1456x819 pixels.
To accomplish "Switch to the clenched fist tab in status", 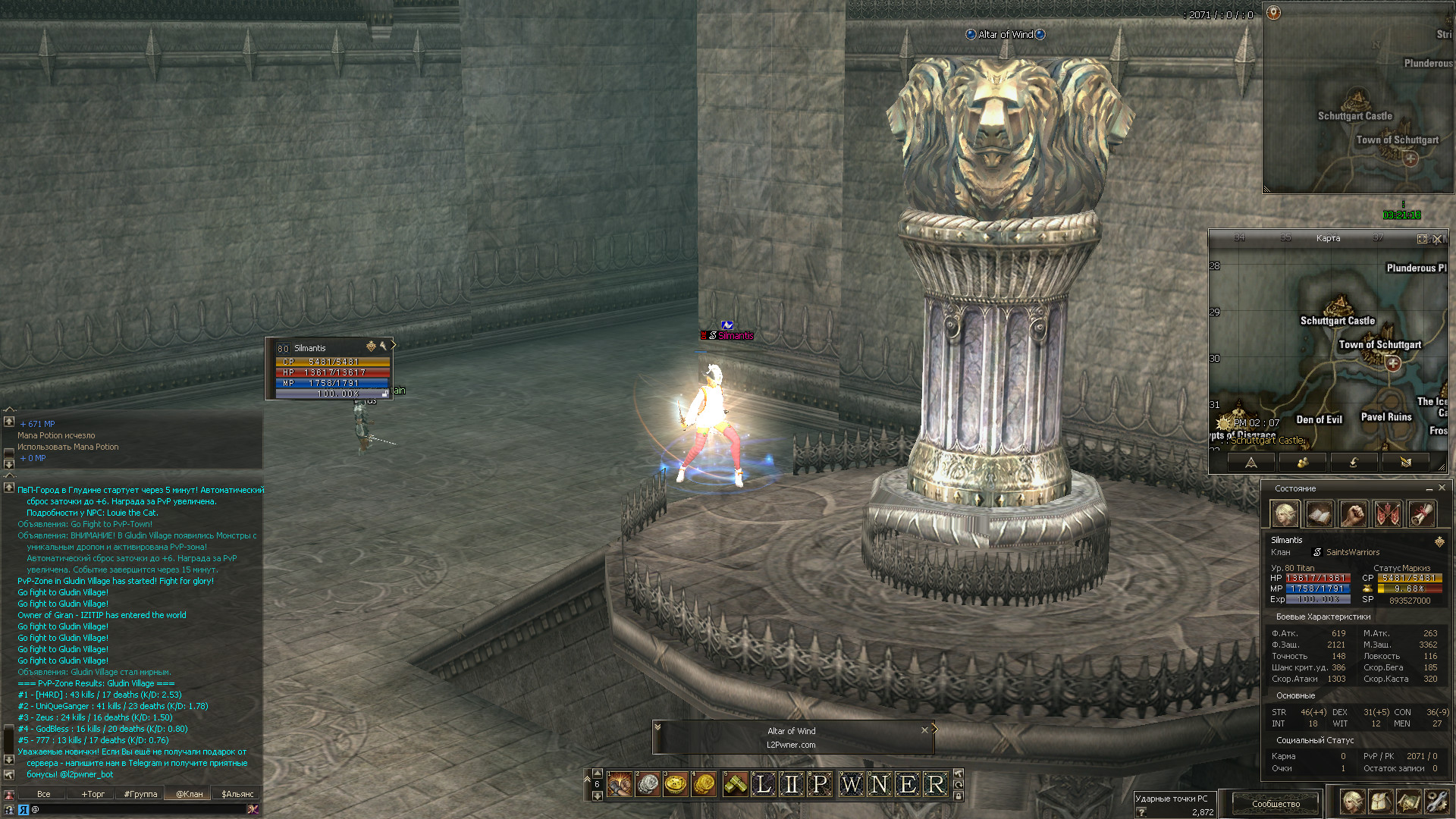I will point(1354,514).
